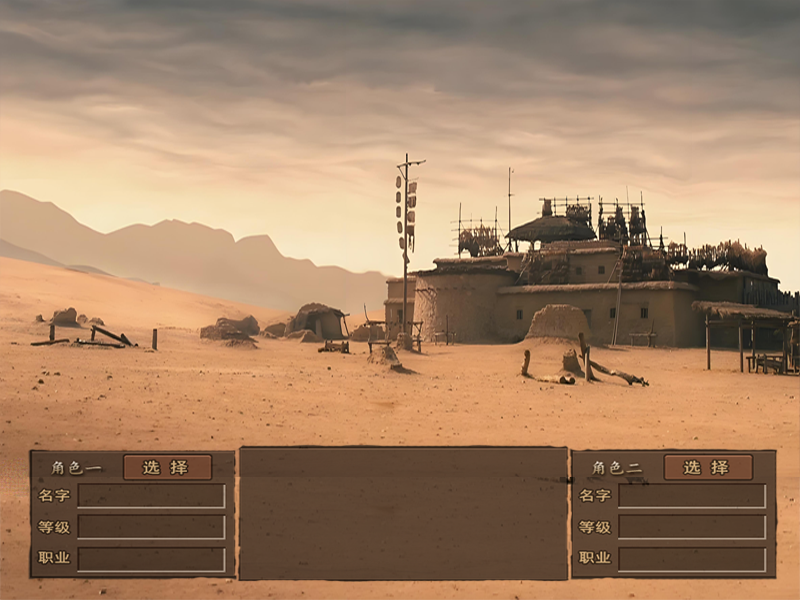Select the 等级 field of 角色二
Image resolution: width=800 pixels, height=600 pixels.
click(x=692, y=527)
